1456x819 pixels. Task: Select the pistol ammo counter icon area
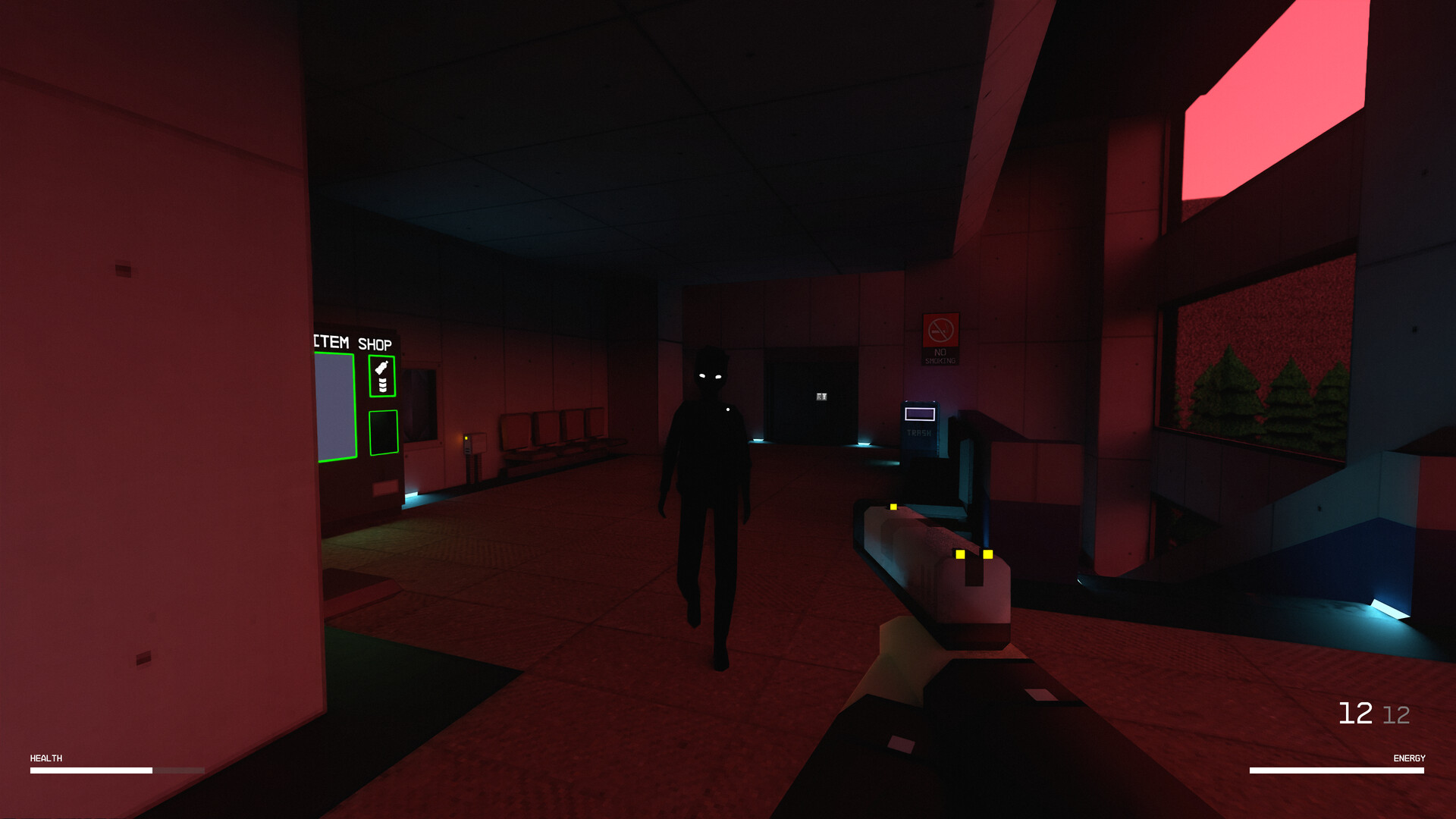click(x=1374, y=711)
